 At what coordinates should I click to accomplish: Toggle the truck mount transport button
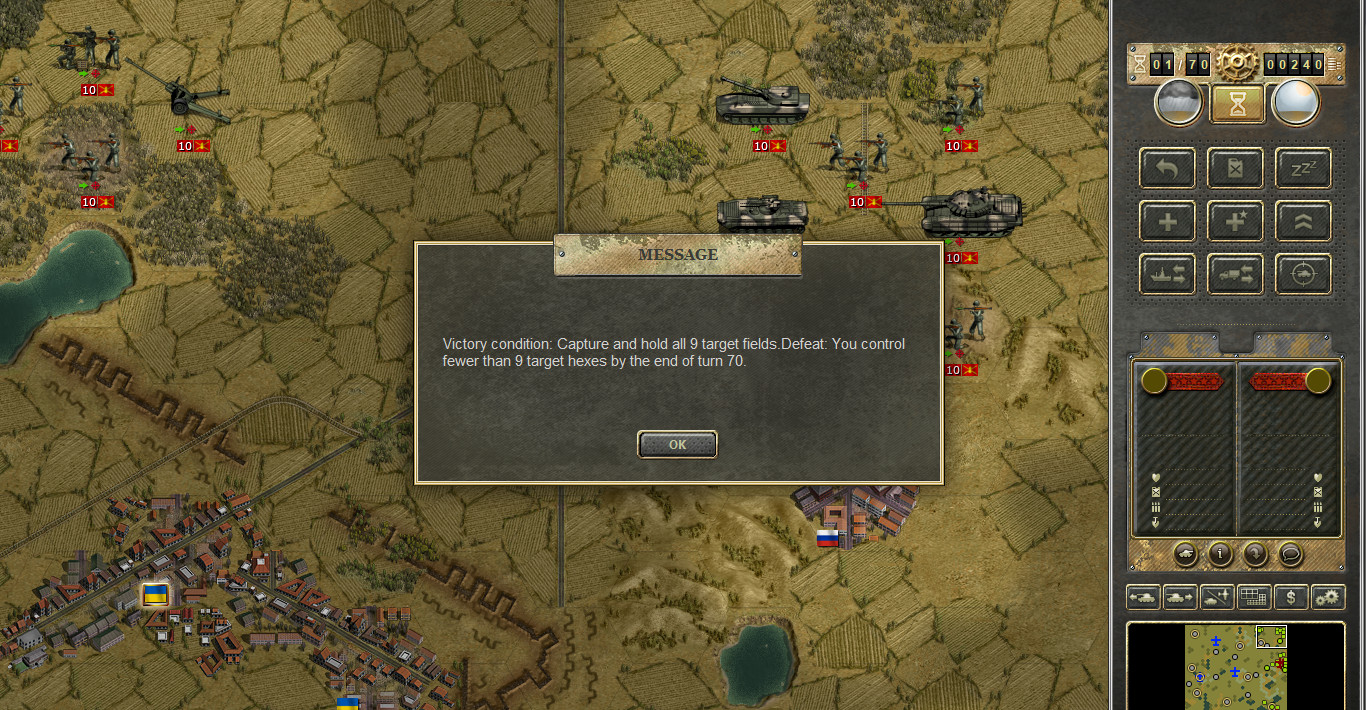(1235, 274)
